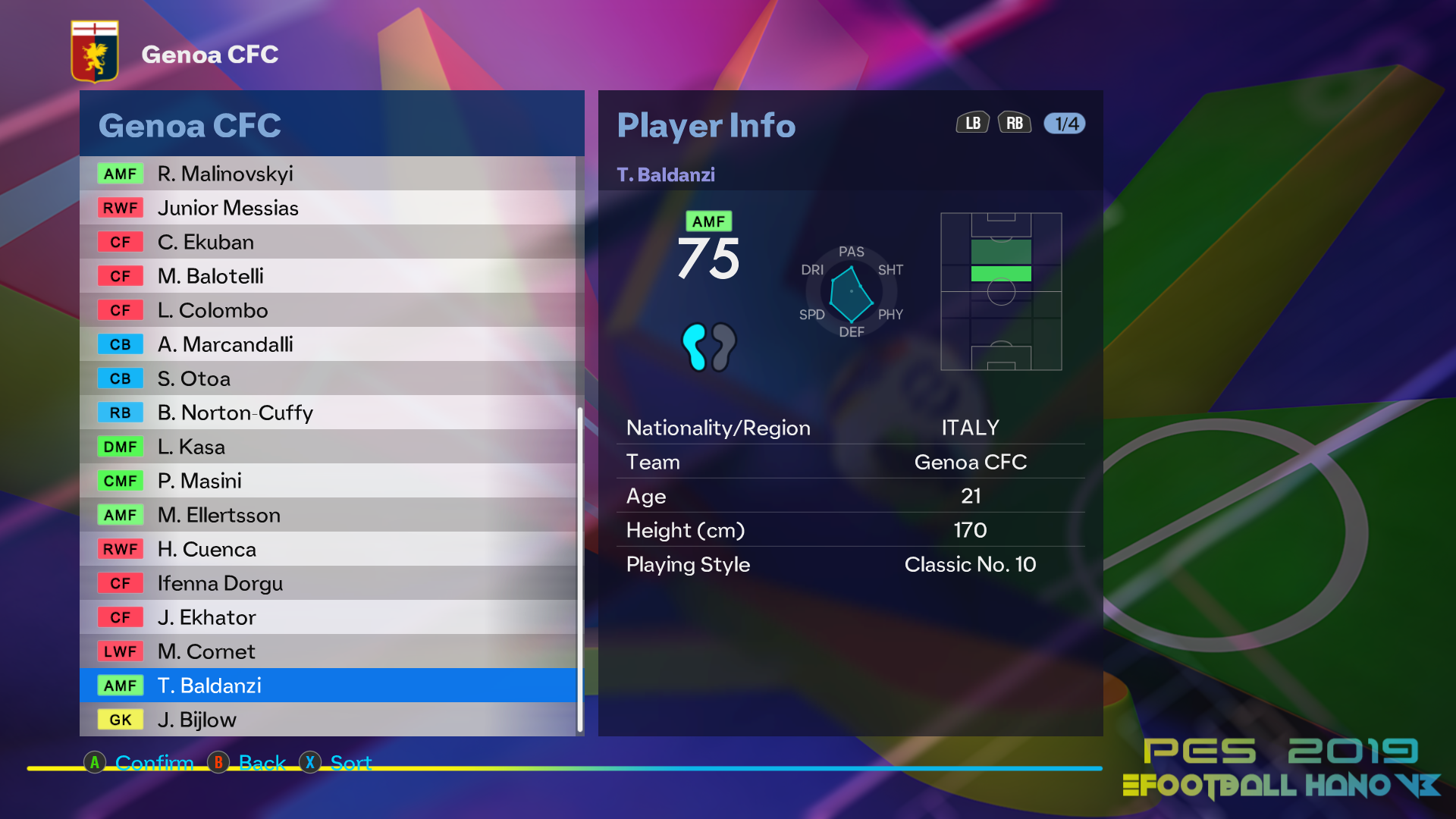Choose centre-back A. Marcandalli

point(328,344)
